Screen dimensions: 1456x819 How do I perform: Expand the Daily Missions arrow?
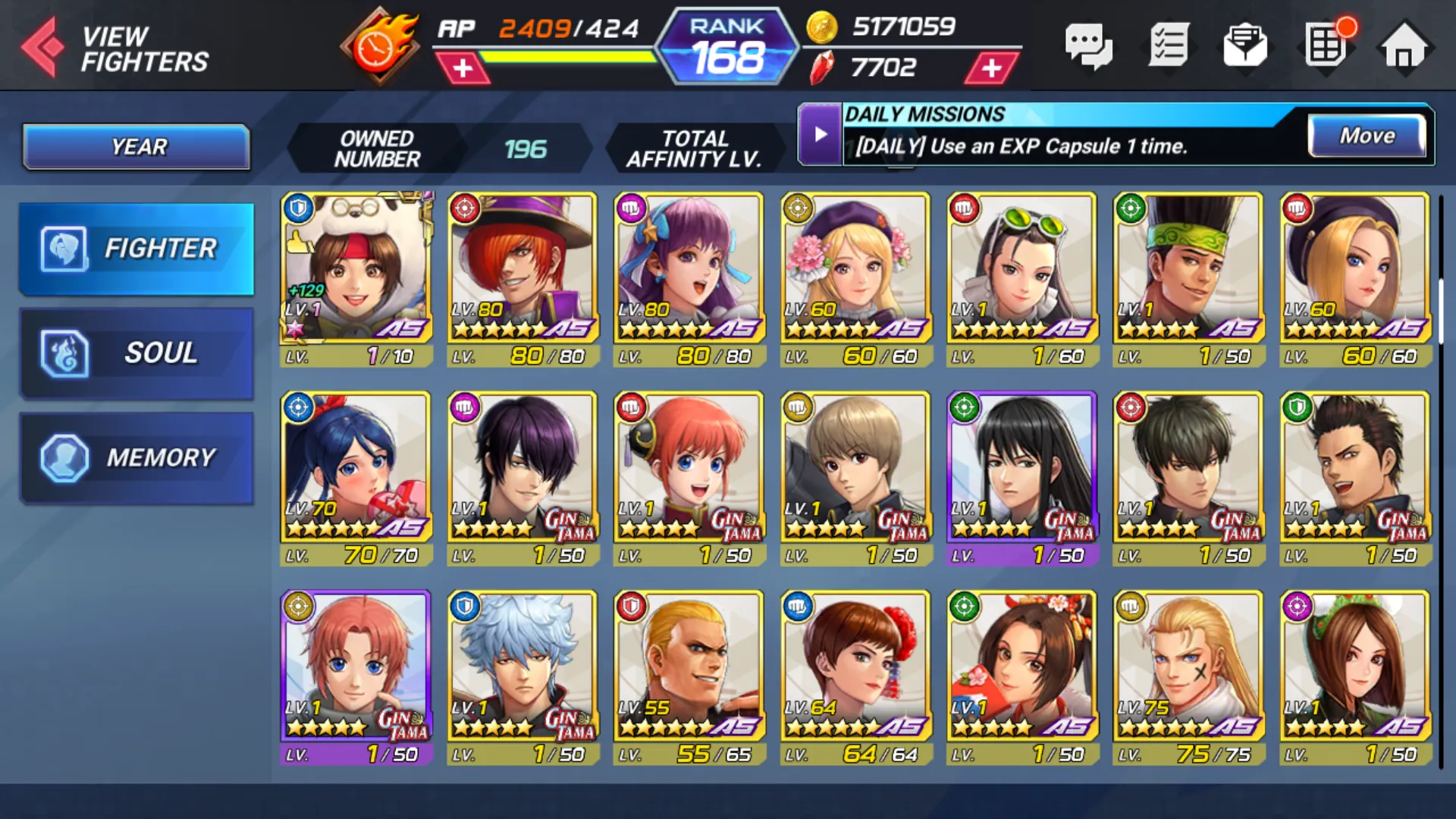pyautogui.click(x=820, y=135)
